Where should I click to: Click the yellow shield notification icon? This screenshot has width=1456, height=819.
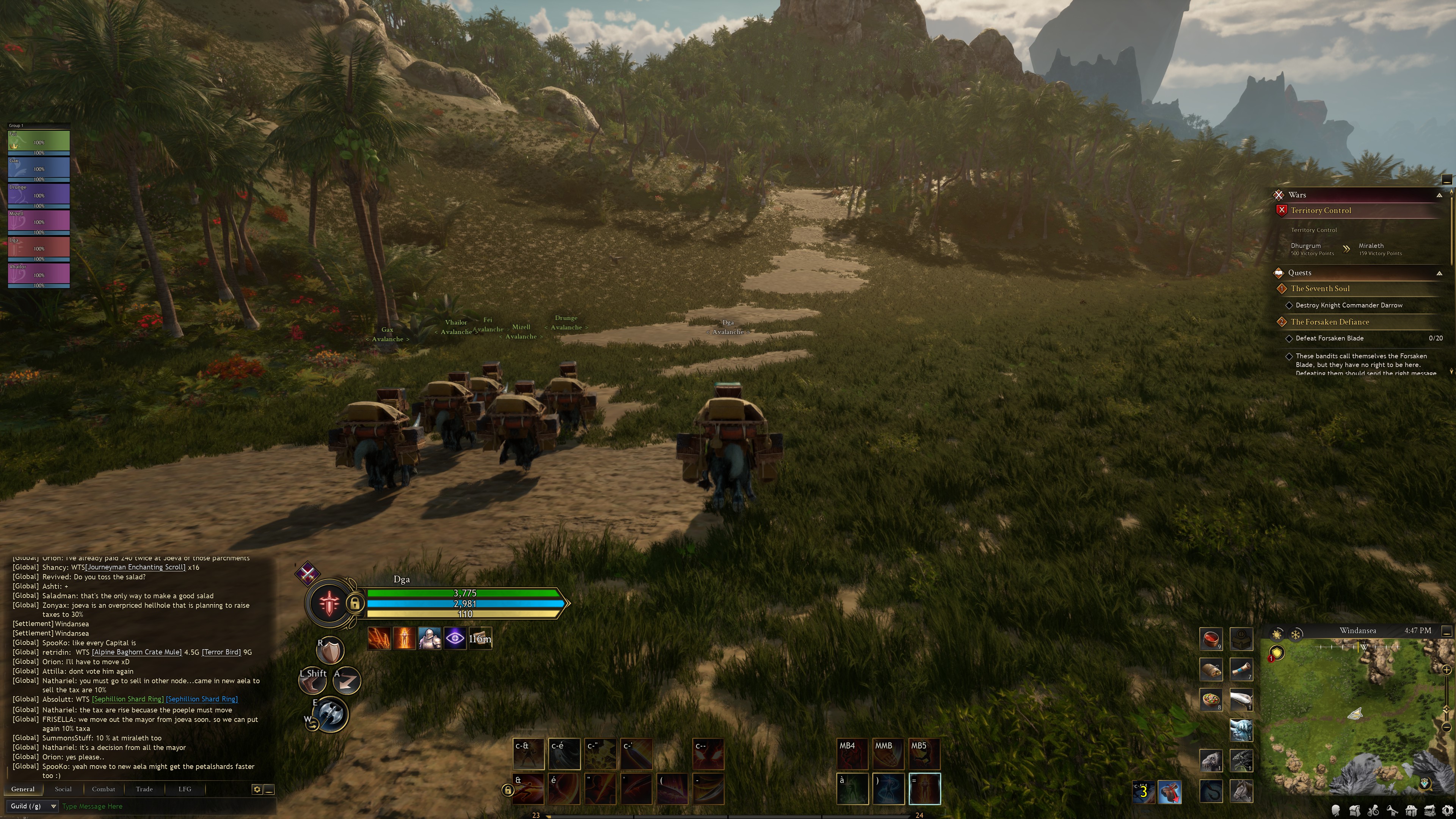tap(1277, 653)
